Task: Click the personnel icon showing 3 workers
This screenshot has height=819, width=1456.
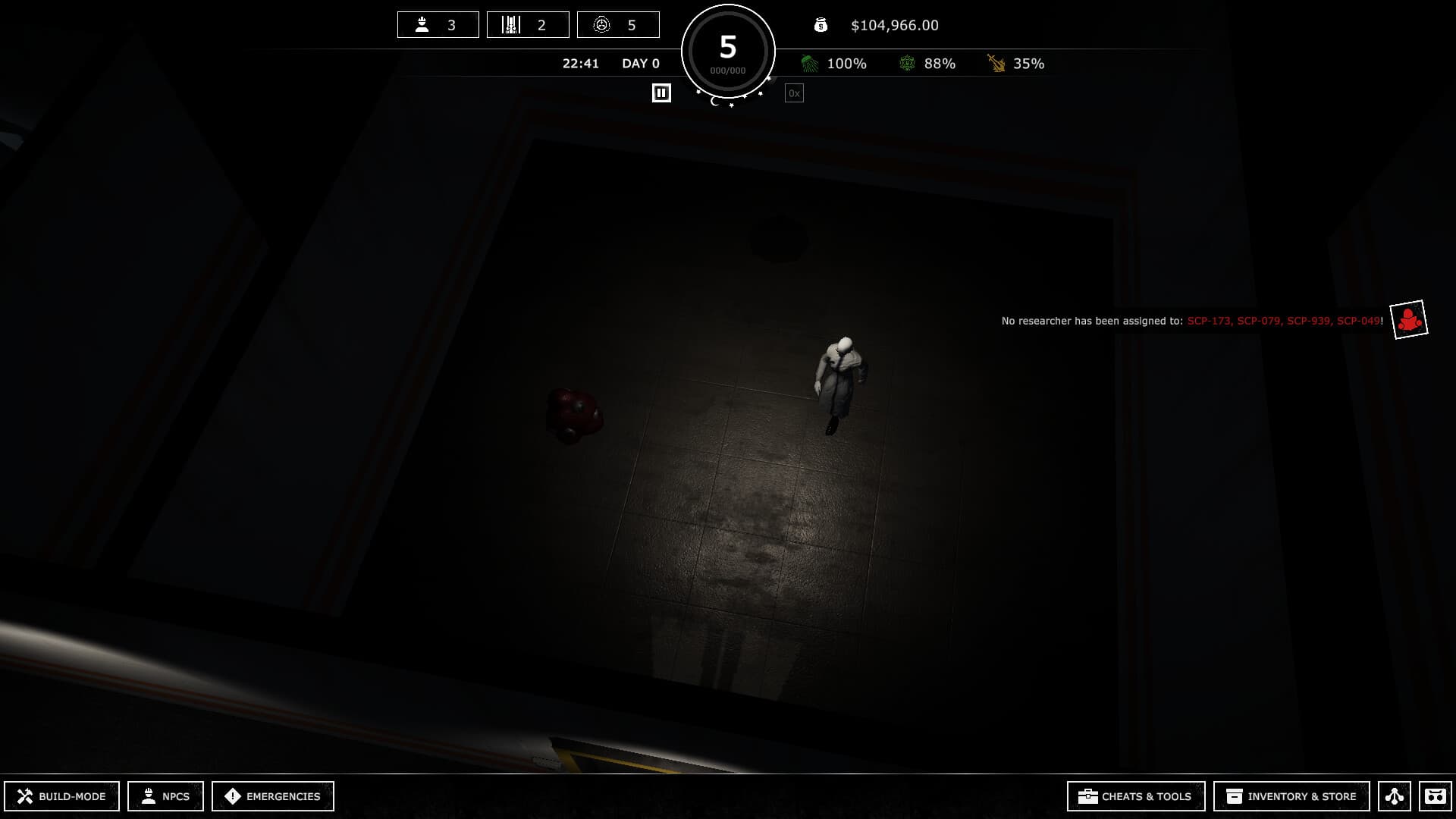Action: click(x=421, y=24)
